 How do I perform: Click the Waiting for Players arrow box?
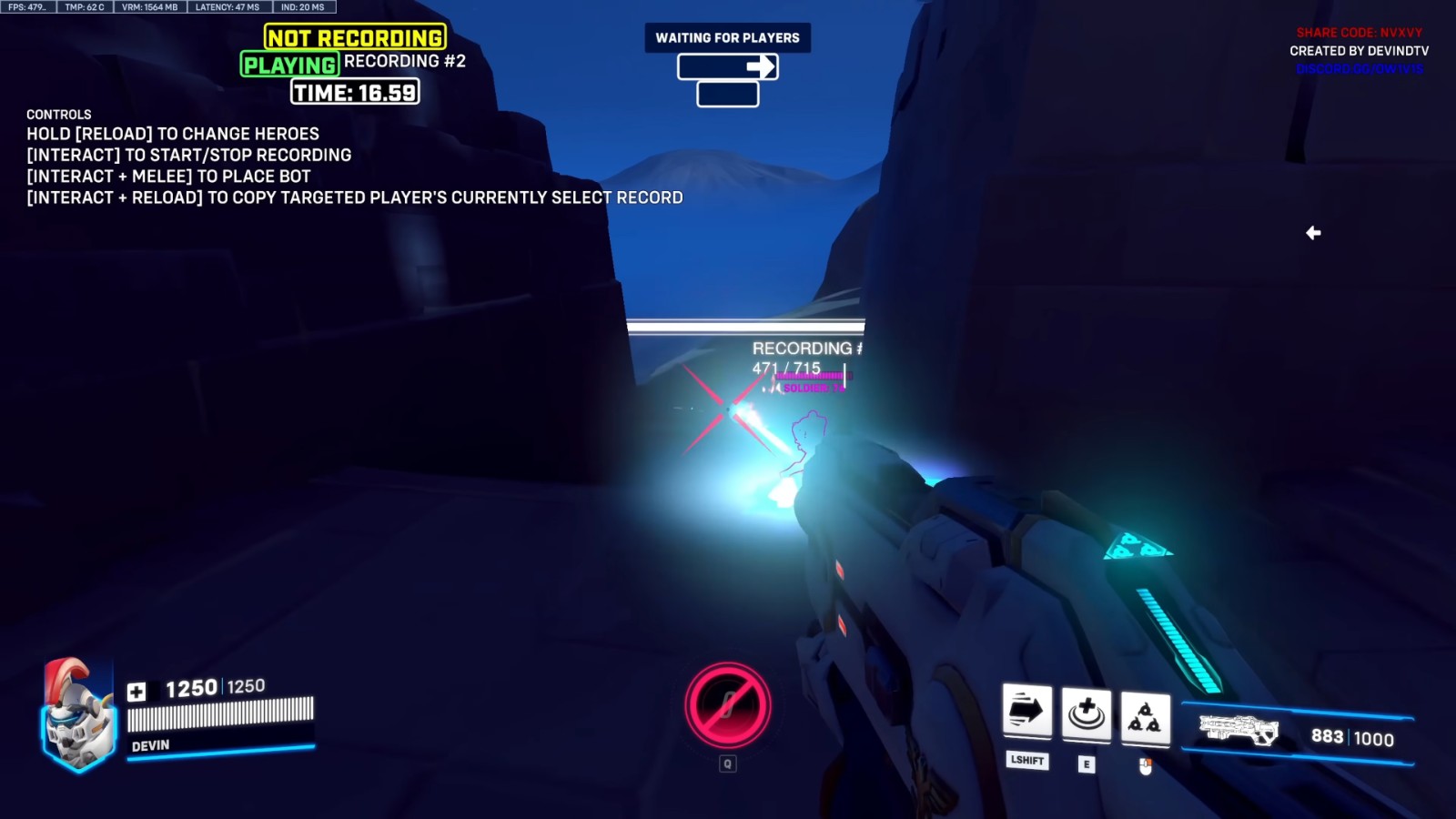(727, 66)
